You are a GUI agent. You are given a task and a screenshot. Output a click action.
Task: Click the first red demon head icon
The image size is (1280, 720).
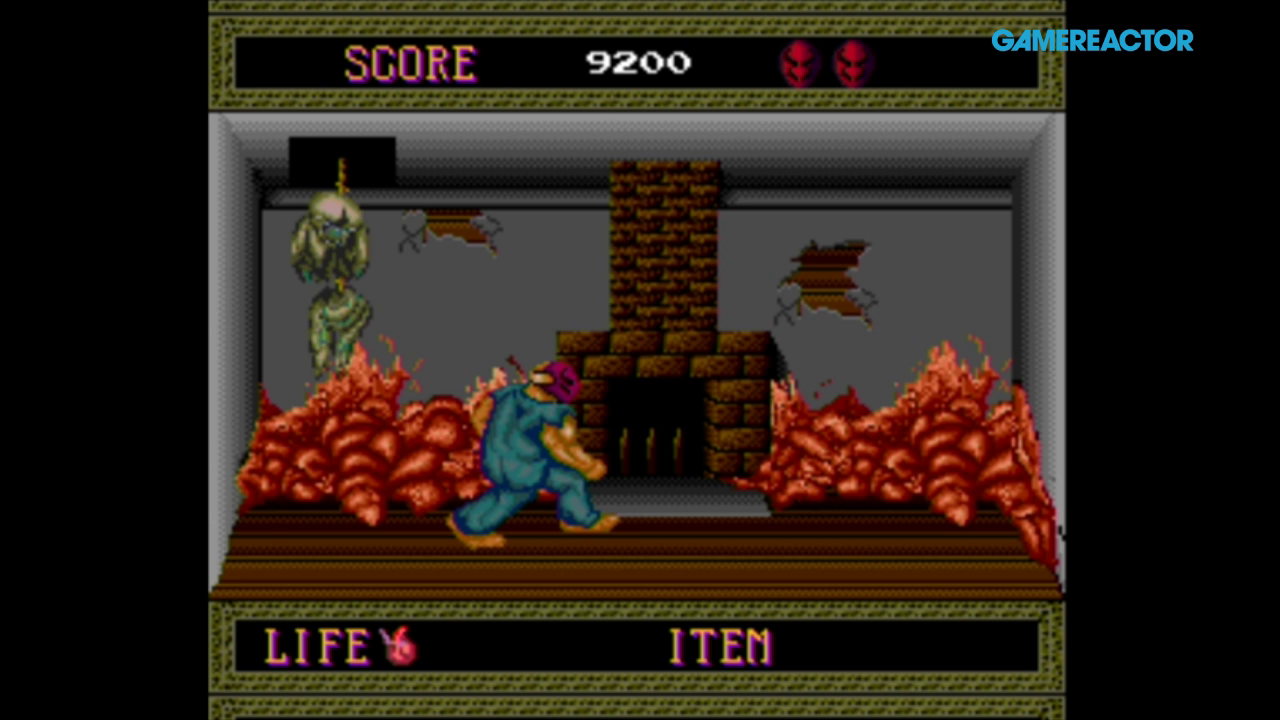click(x=799, y=64)
